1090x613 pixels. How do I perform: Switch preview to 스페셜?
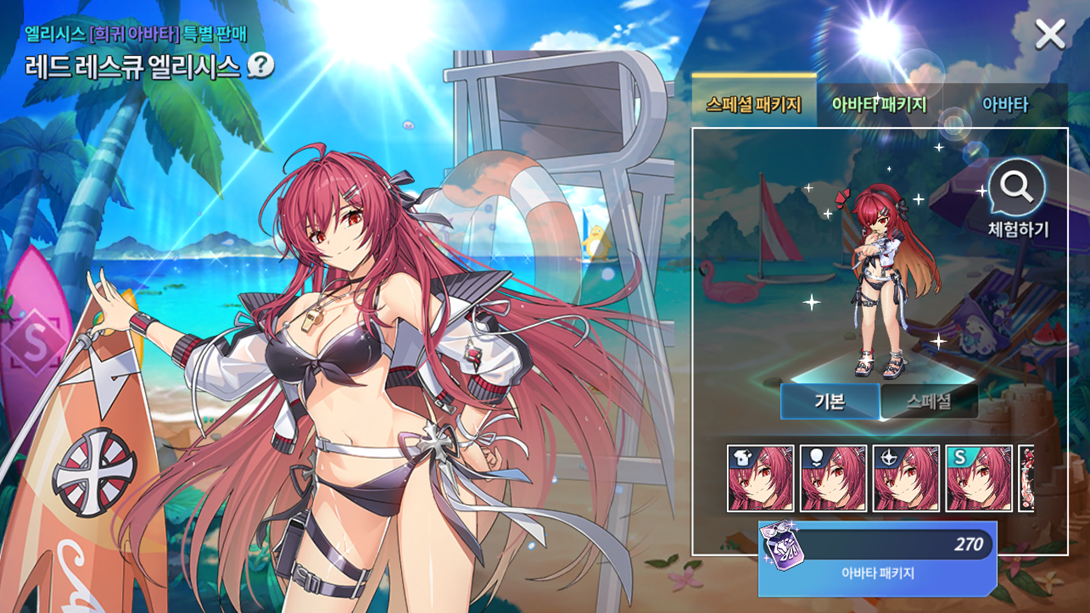929,402
